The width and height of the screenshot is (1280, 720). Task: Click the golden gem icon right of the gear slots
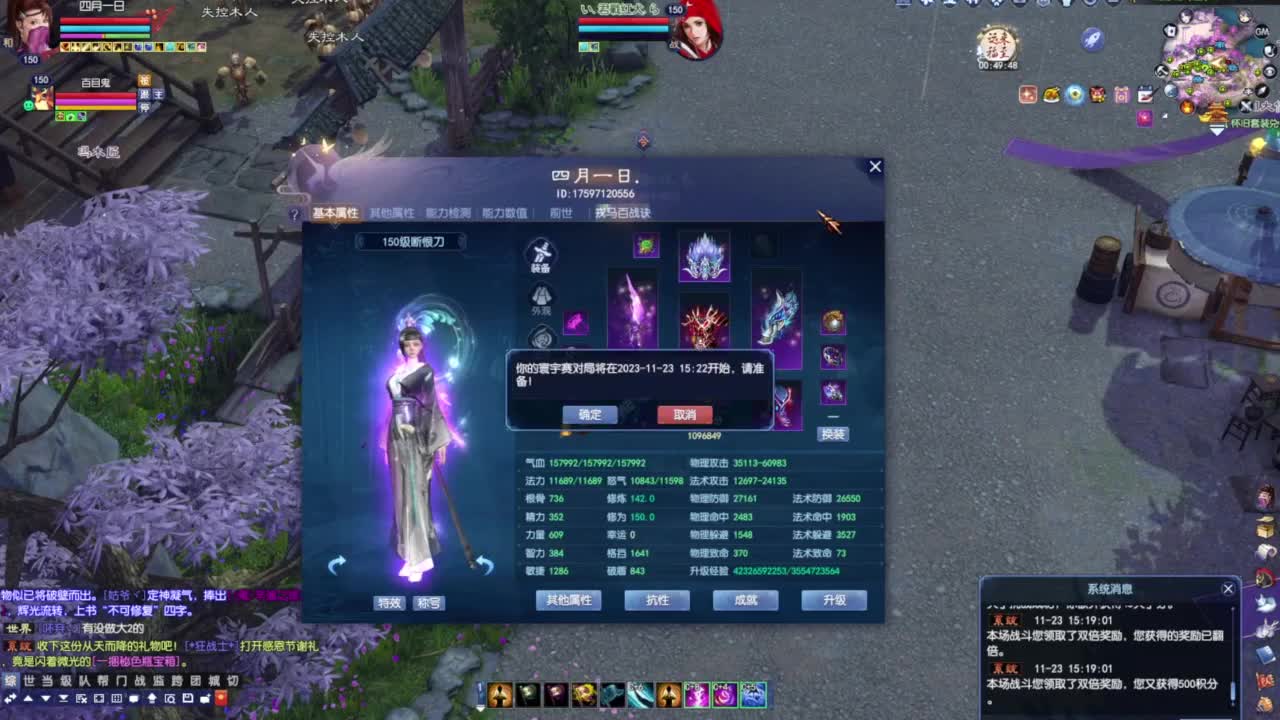pyautogui.click(x=833, y=323)
